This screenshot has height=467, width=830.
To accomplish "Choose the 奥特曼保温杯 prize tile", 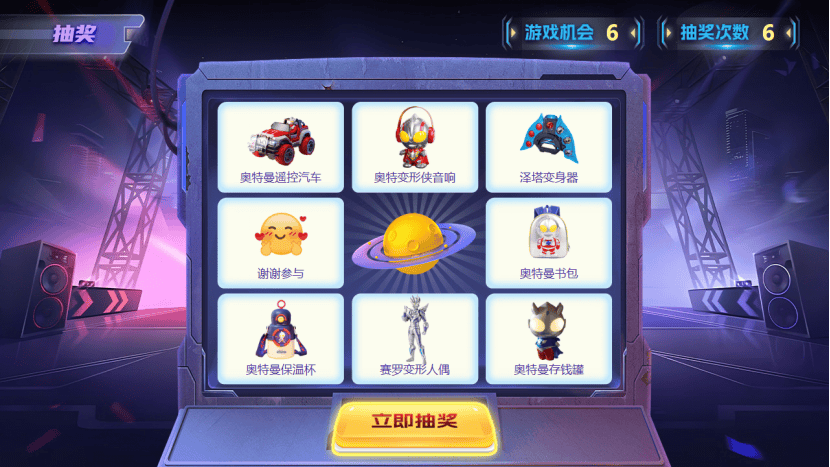I will coord(281,339).
